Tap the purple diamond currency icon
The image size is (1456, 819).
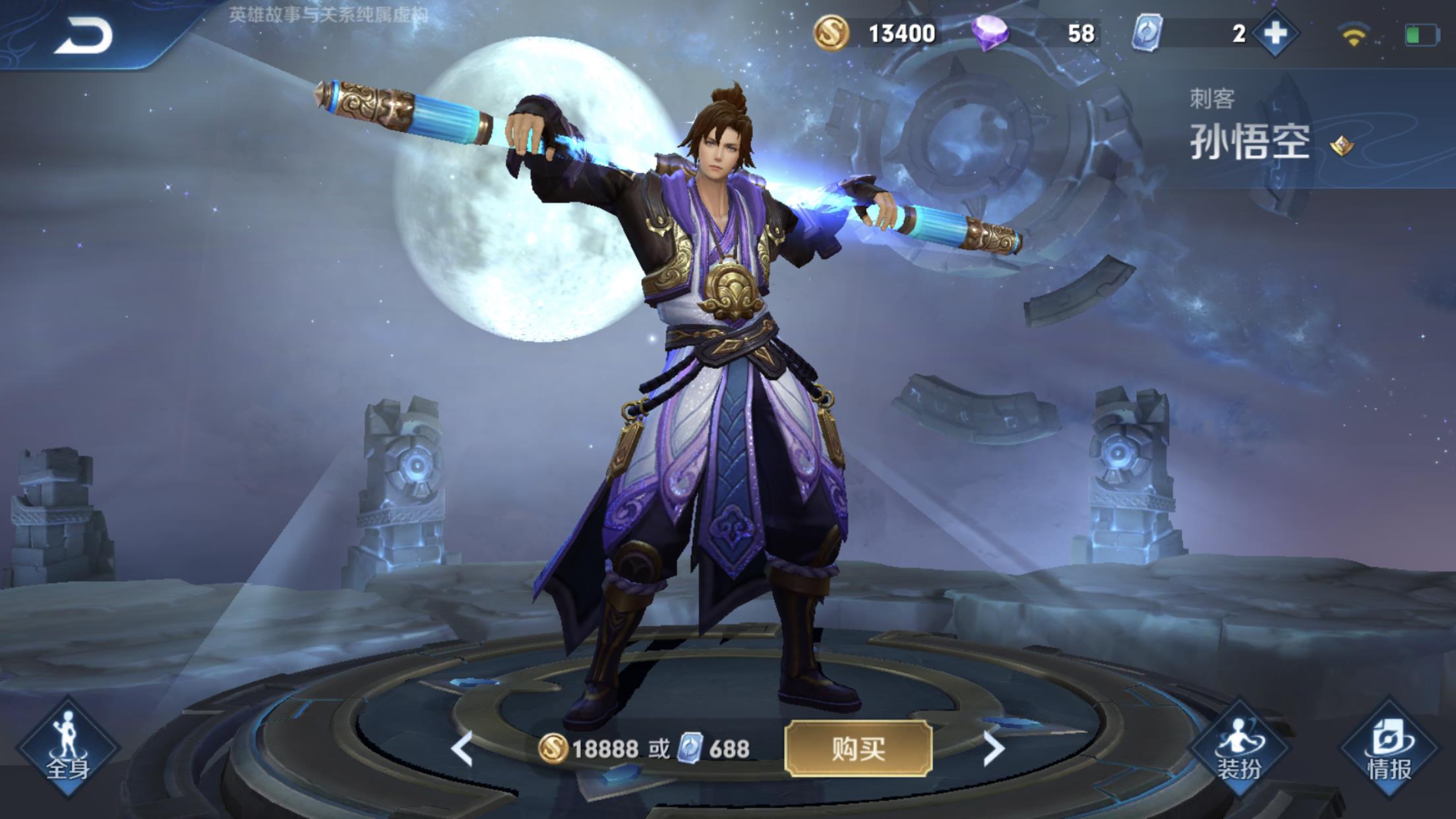[x=990, y=33]
